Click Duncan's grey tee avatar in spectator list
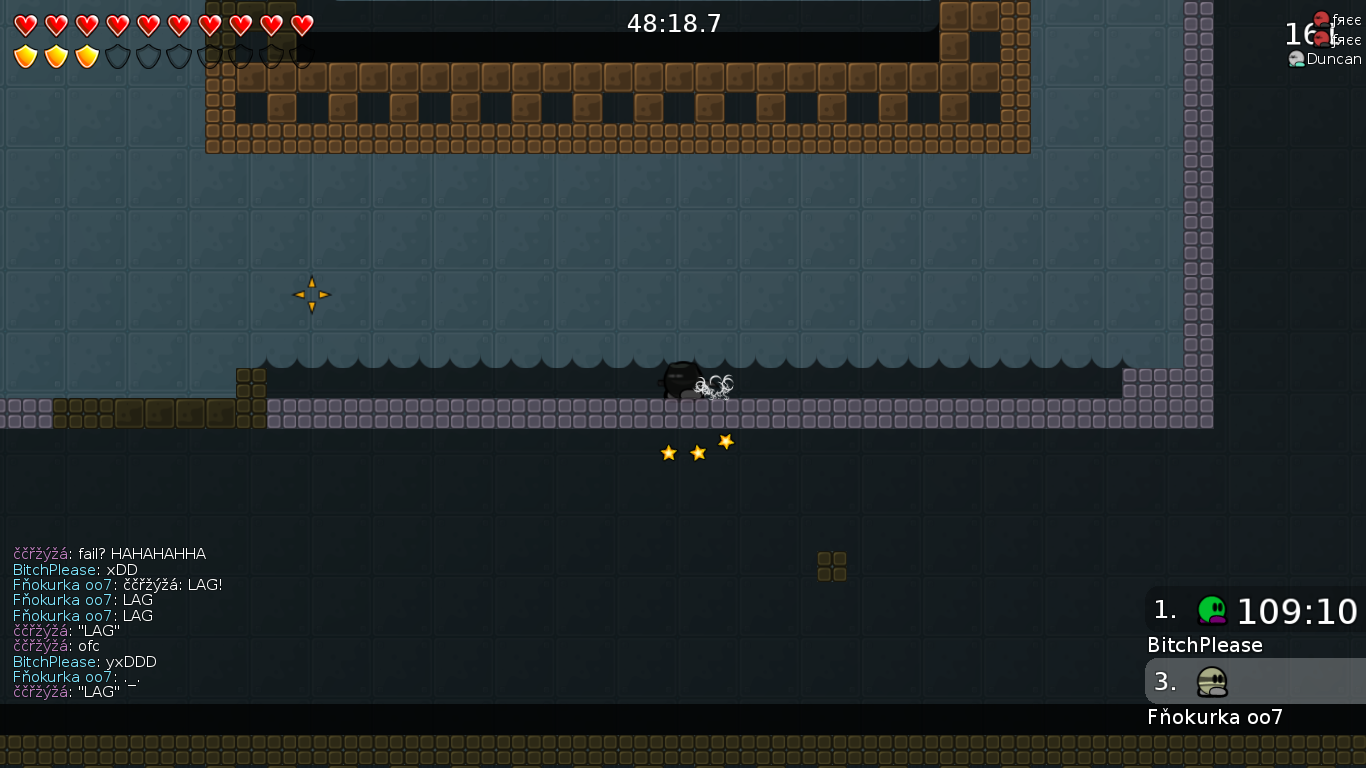 (x=1296, y=59)
